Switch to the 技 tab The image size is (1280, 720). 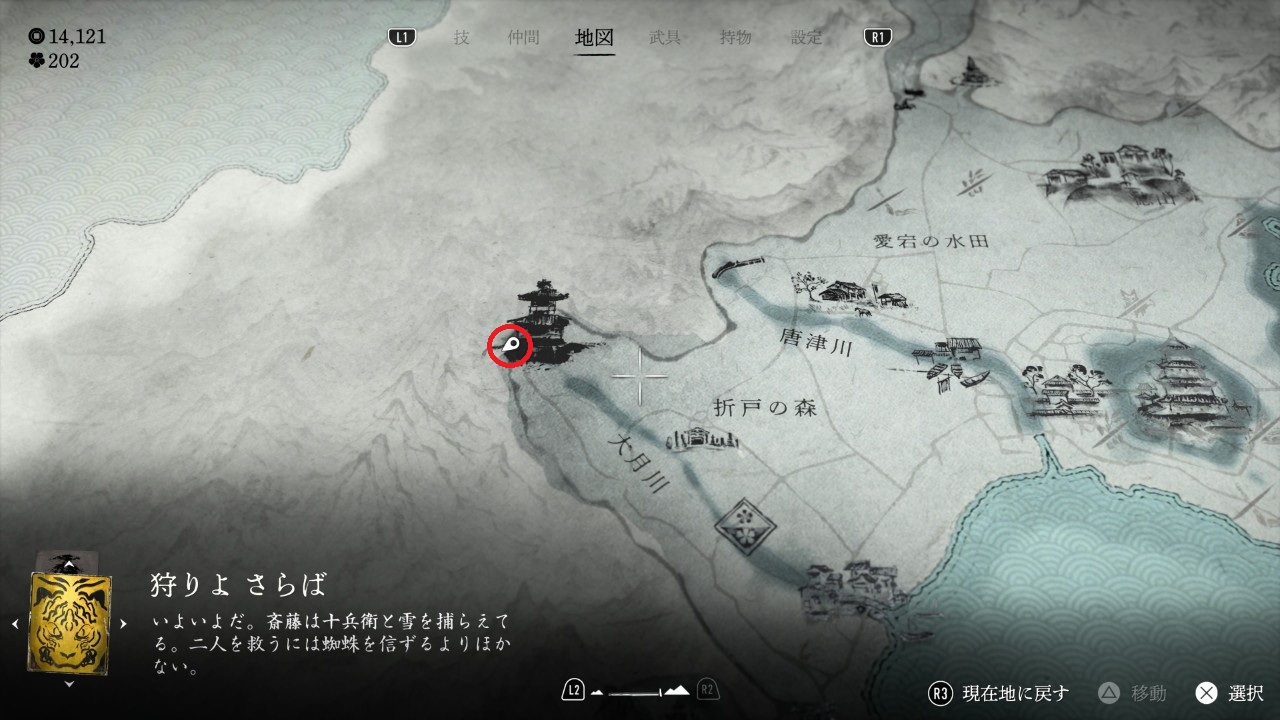461,38
